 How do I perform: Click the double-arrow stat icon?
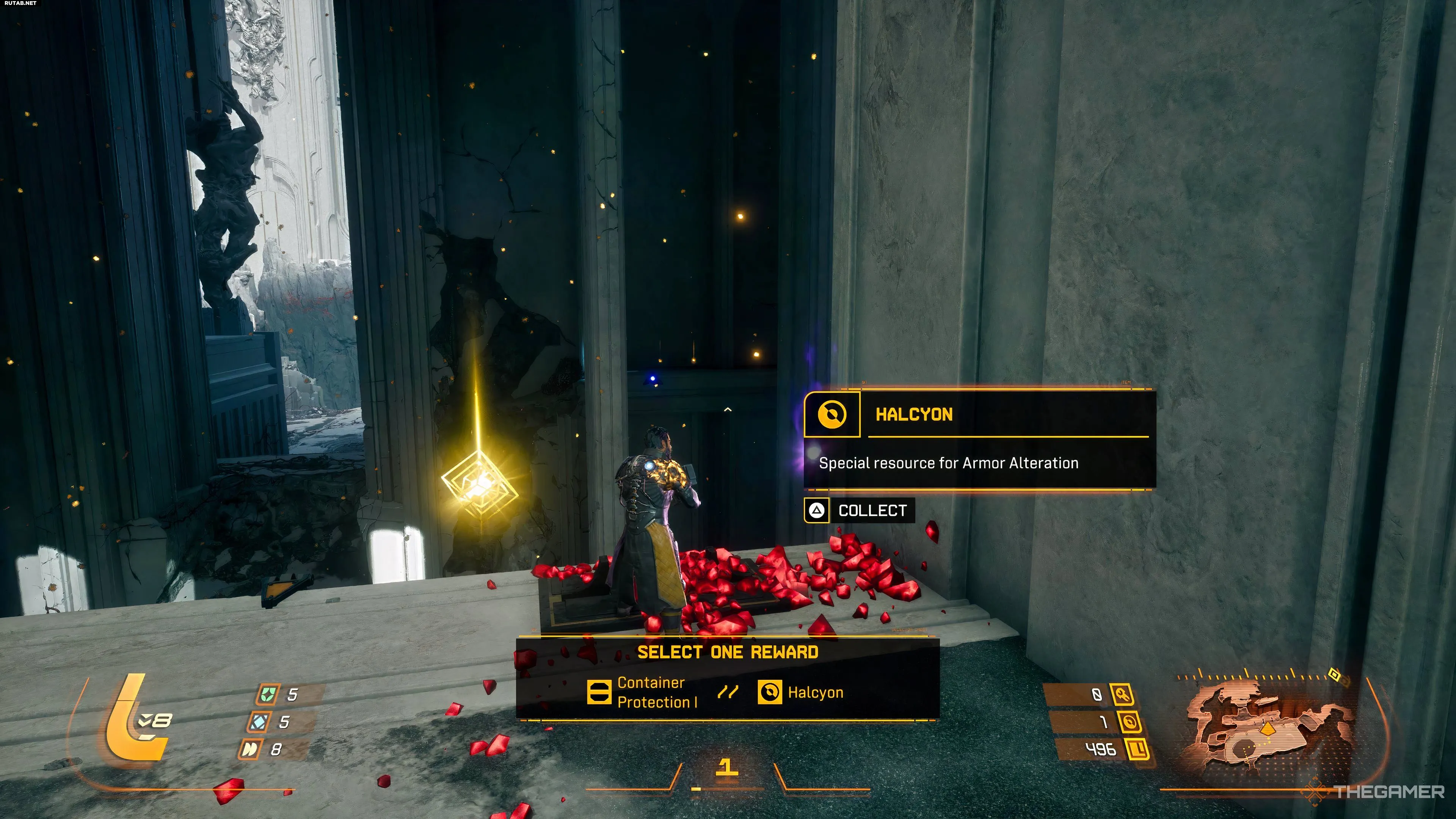point(249,750)
